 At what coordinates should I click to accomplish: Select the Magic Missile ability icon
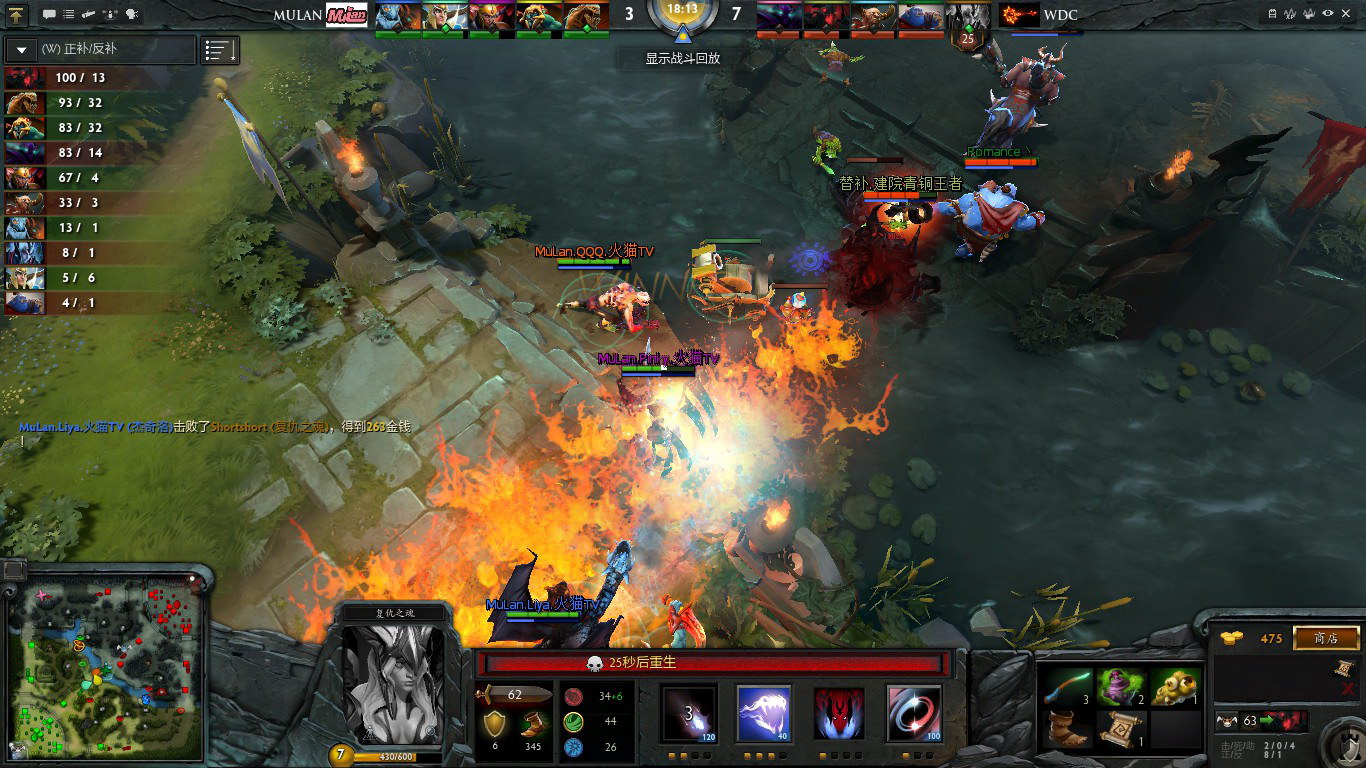(689, 713)
